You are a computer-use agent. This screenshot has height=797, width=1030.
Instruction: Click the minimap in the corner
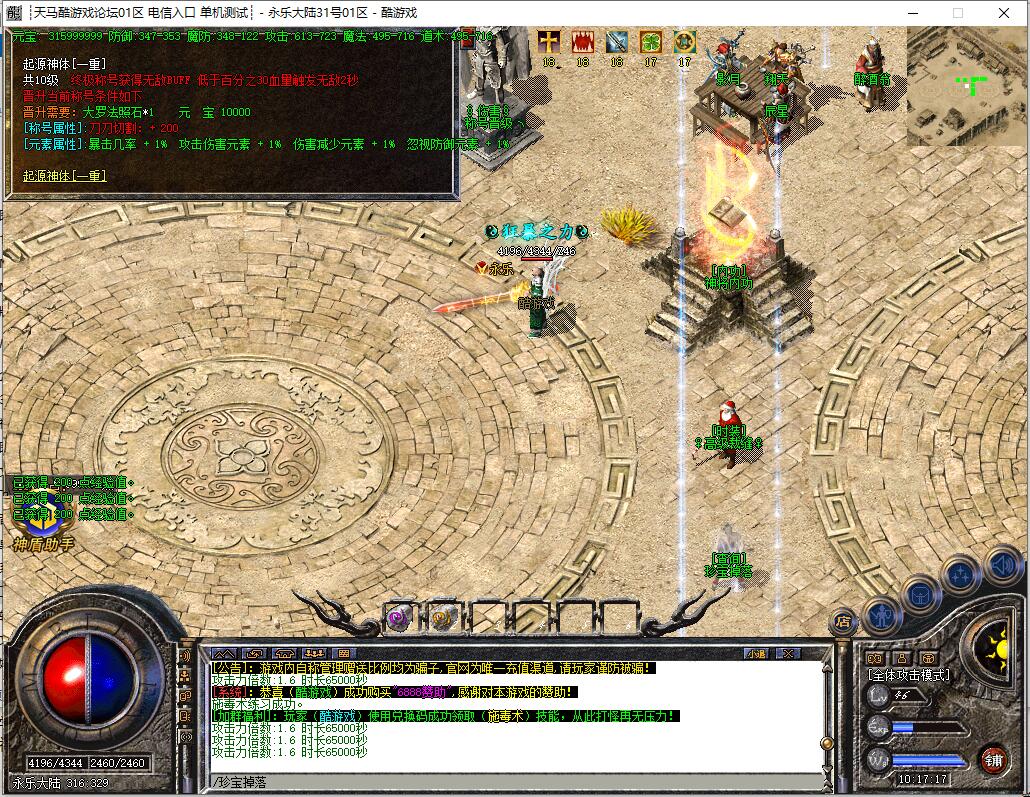point(966,86)
